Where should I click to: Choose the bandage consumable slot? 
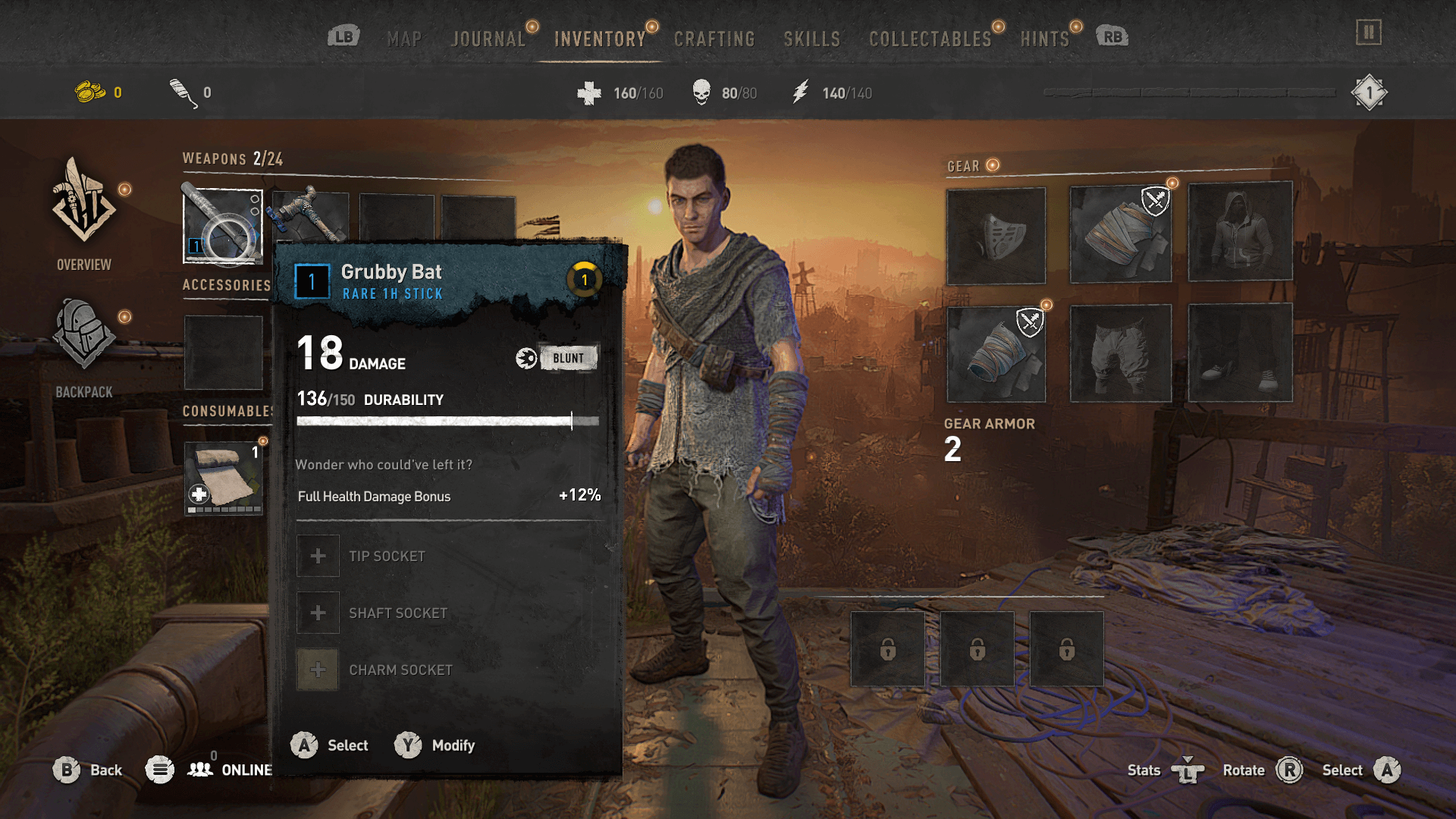tap(224, 479)
